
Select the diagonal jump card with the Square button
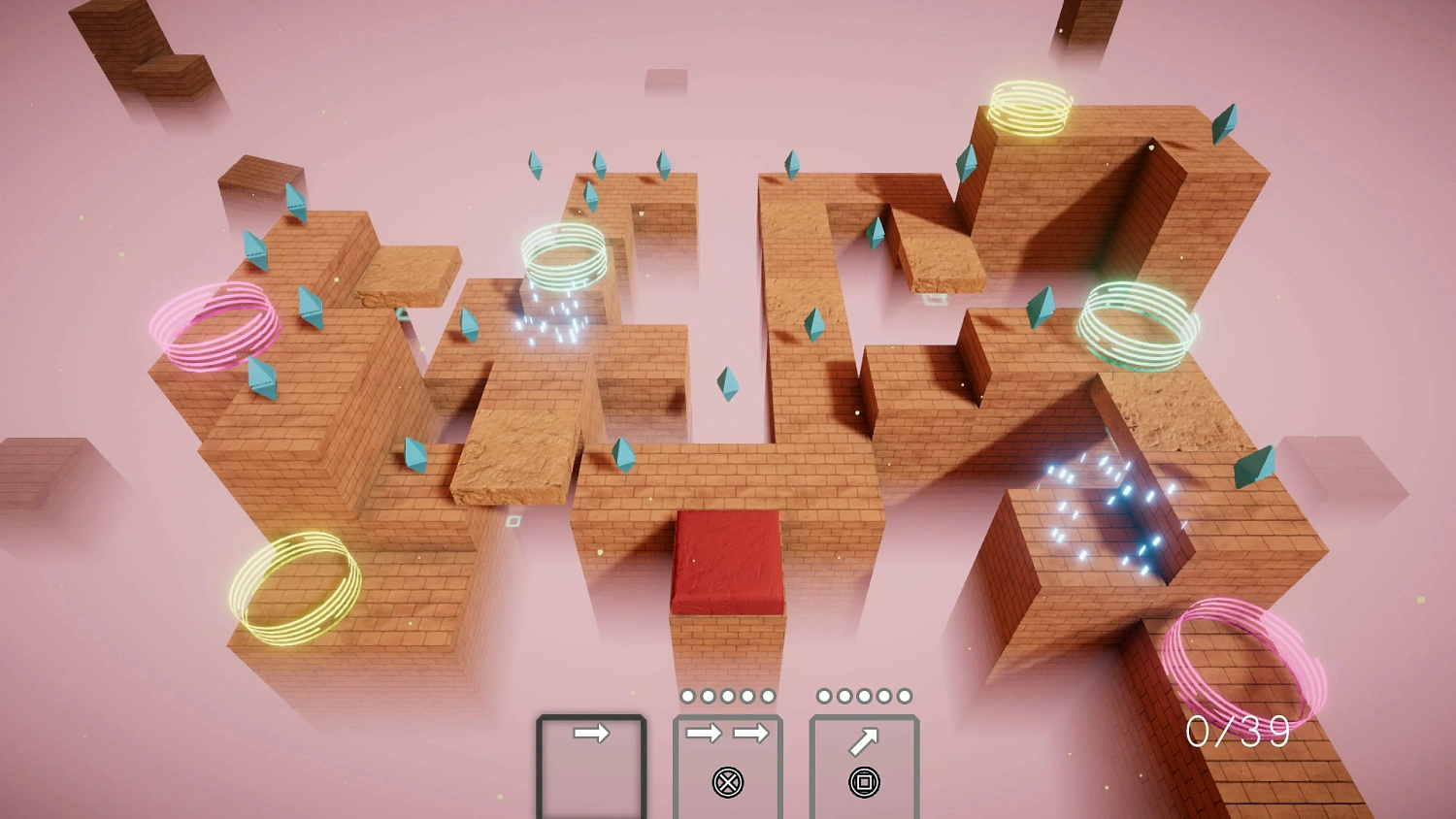[864, 767]
